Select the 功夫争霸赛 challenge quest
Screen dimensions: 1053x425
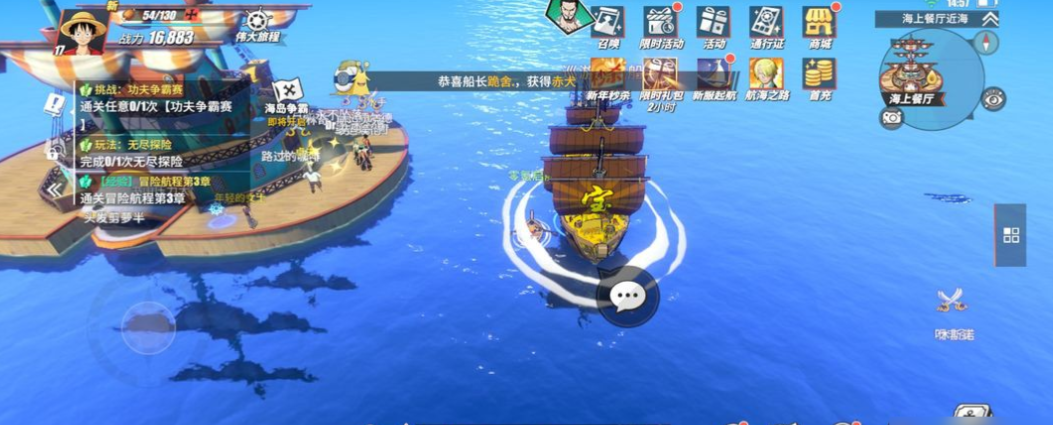tap(140, 98)
